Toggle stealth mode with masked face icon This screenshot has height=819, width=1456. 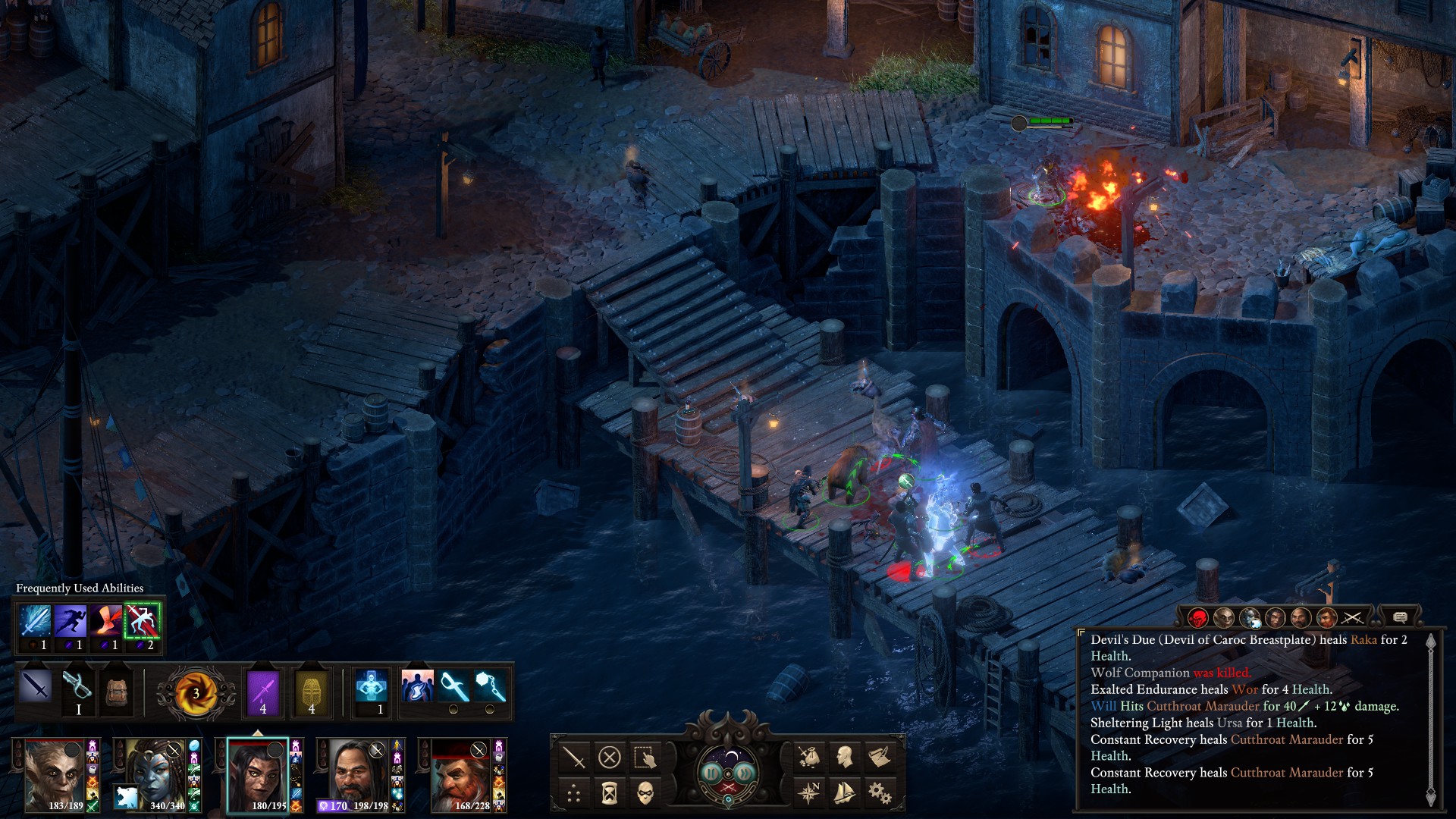click(x=645, y=793)
